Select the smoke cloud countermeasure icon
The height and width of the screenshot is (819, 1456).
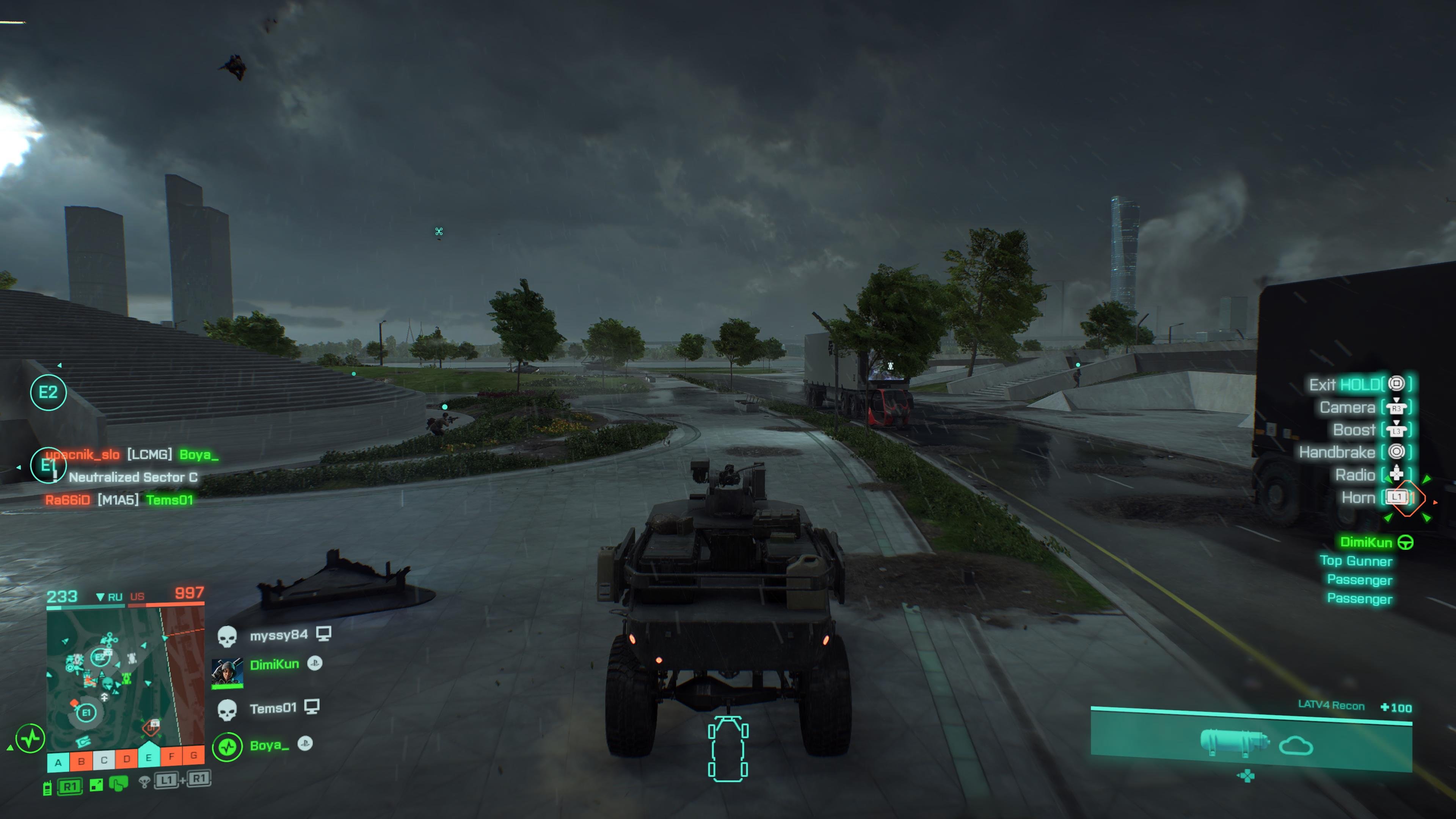(x=1294, y=745)
